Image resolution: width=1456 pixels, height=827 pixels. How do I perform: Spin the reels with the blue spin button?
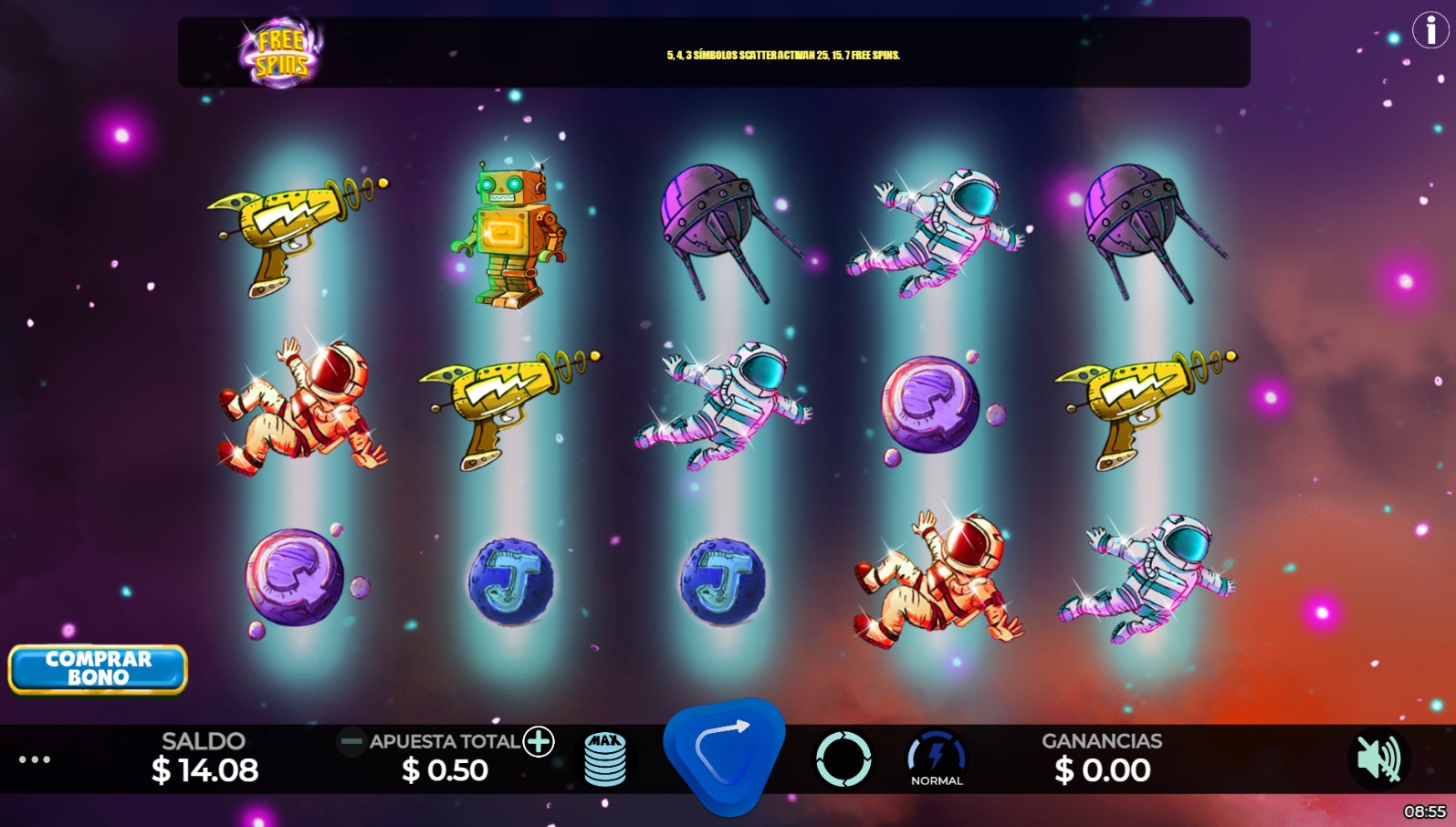(x=723, y=755)
